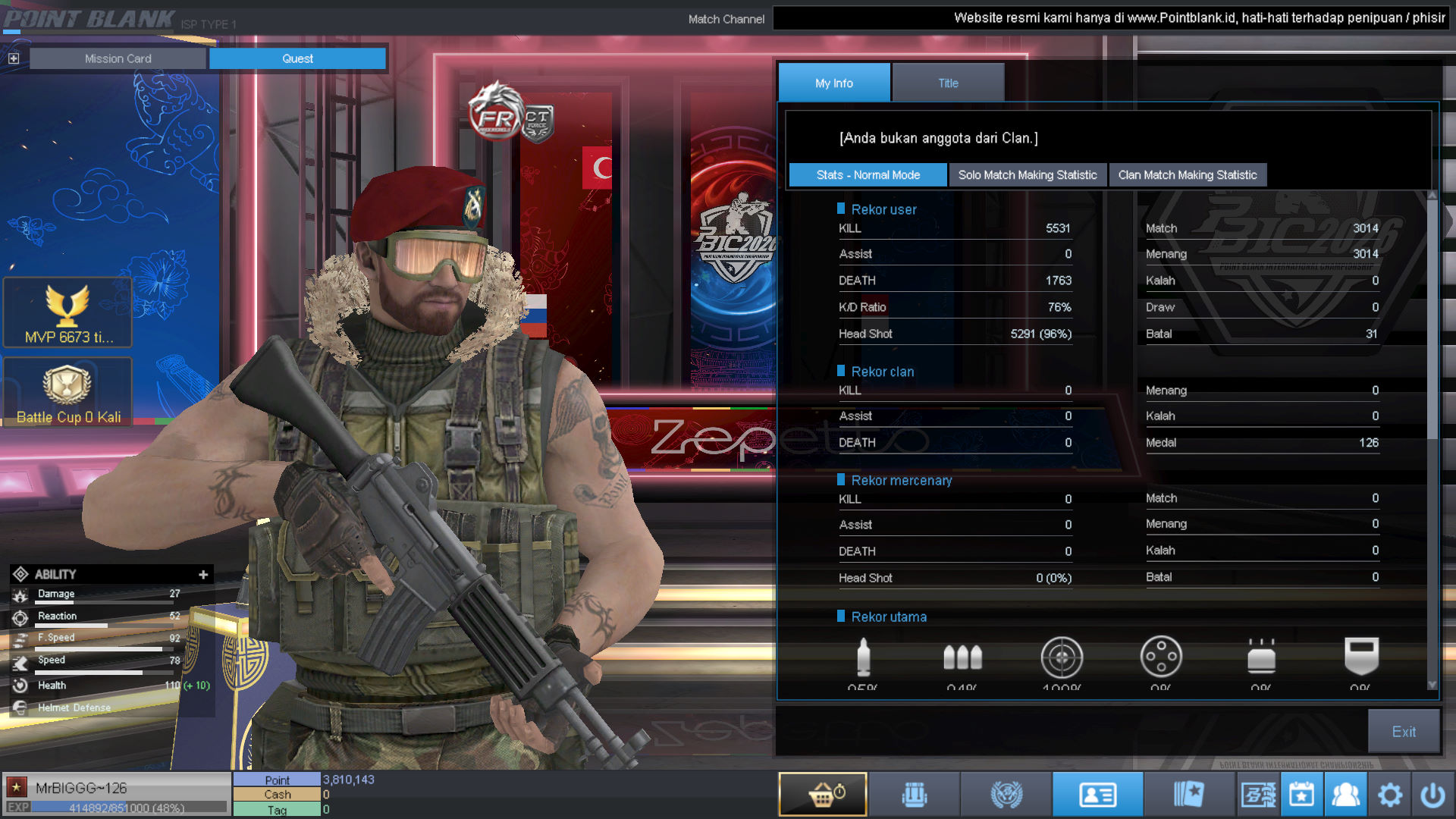Open the gear settings
This screenshot has height=819, width=1456.
[x=1389, y=795]
